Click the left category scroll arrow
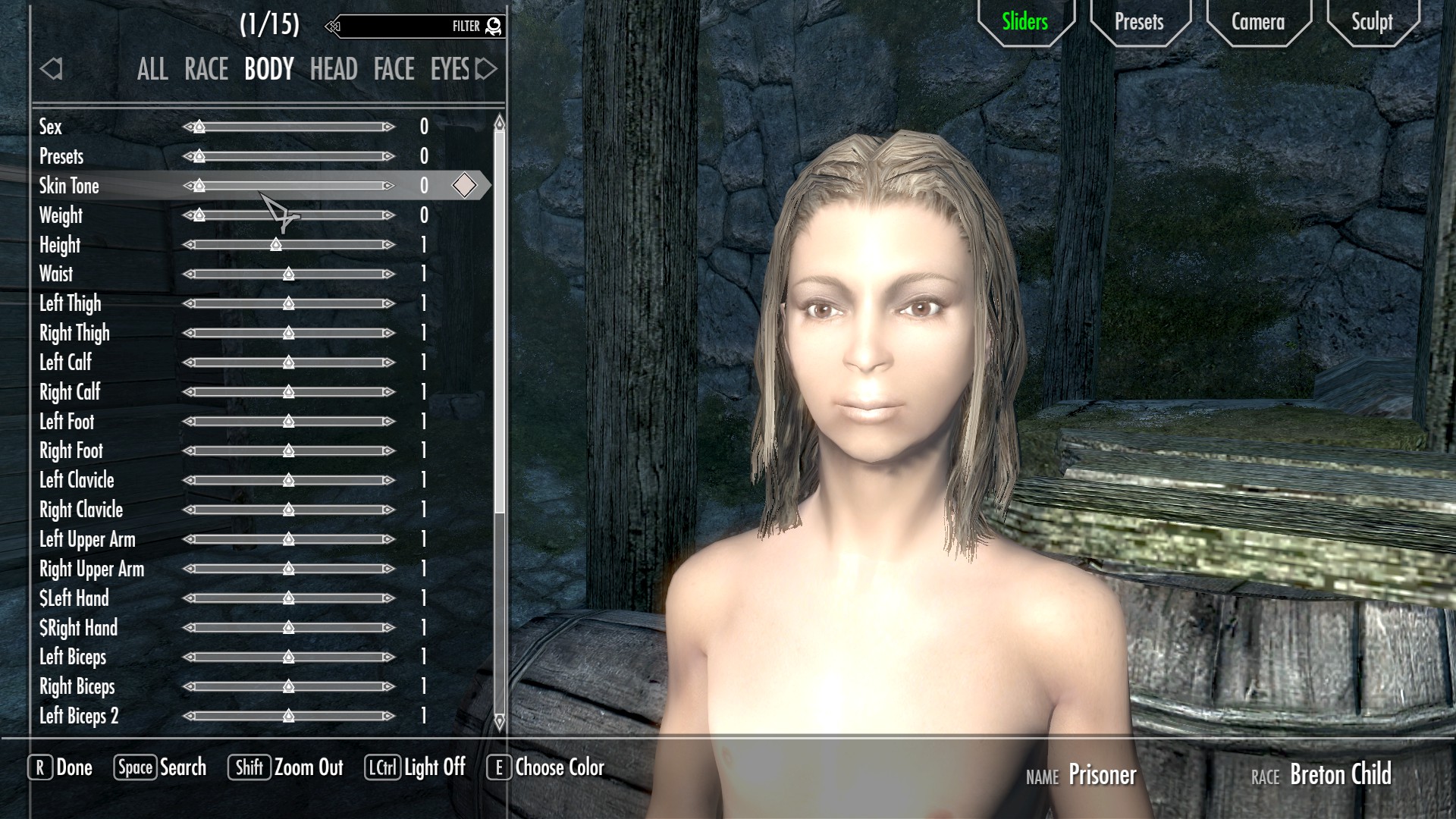This screenshot has height=819, width=1456. click(52, 70)
